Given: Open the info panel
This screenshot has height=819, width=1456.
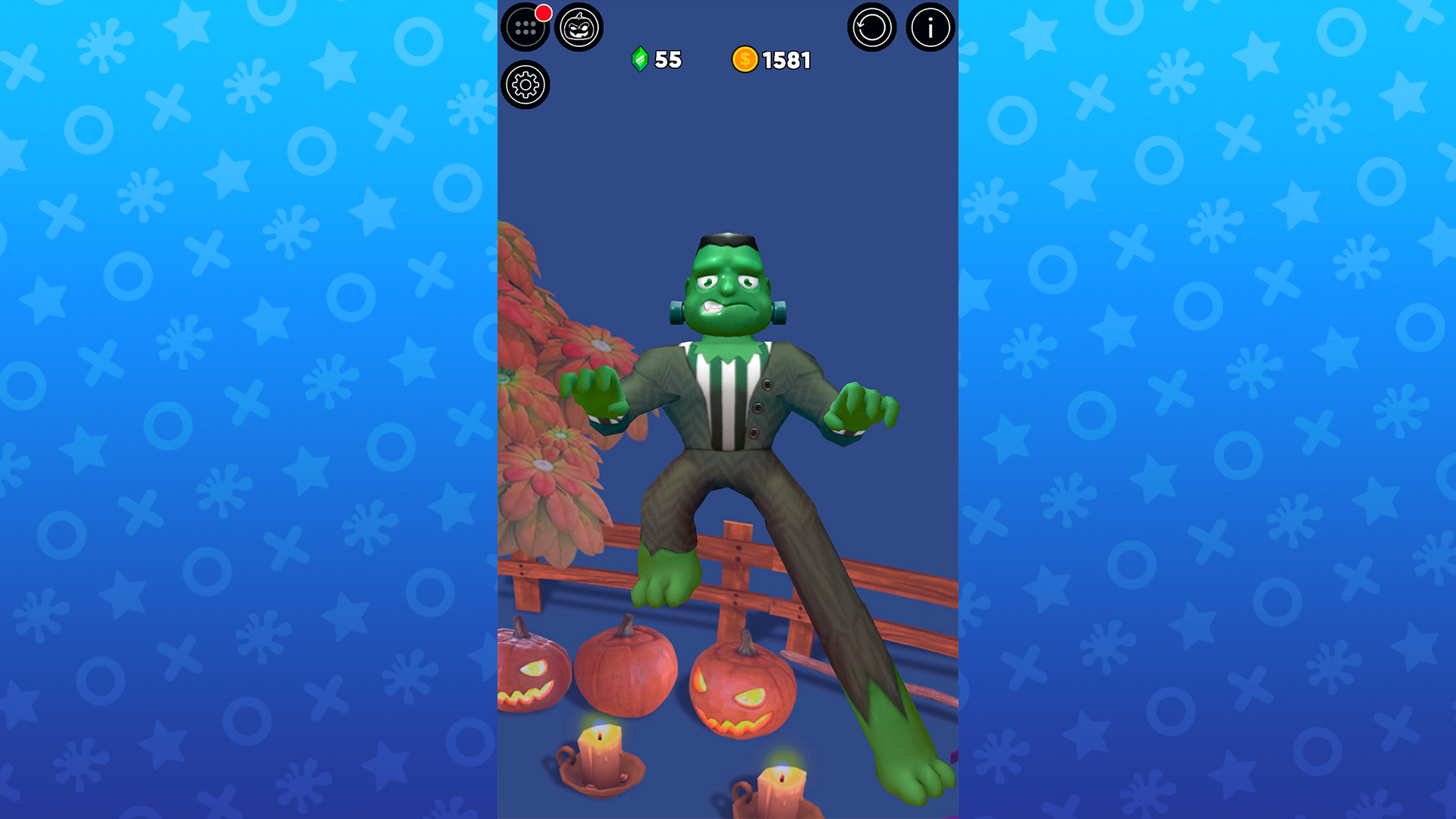Looking at the screenshot, I should point(929,28).
